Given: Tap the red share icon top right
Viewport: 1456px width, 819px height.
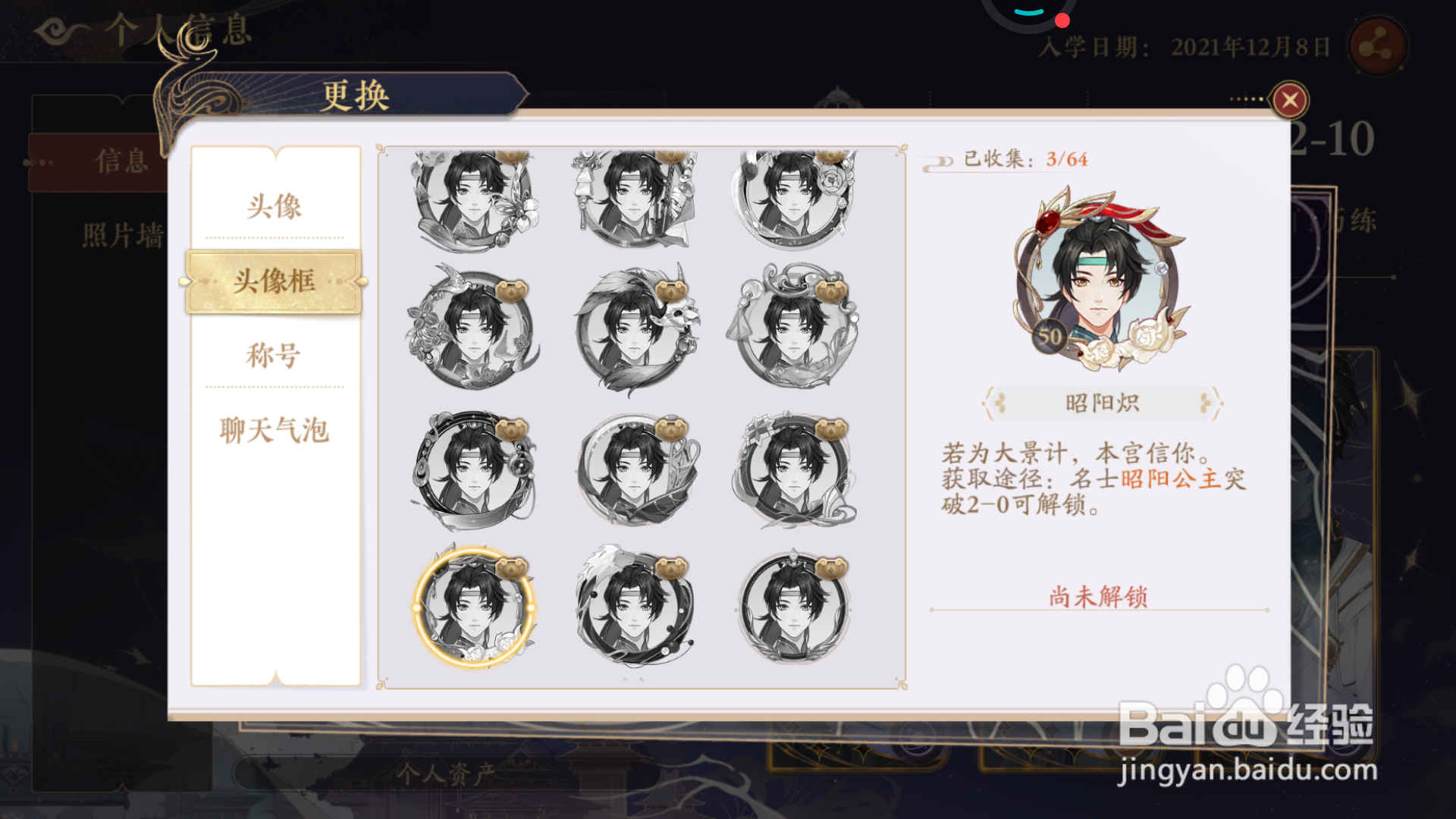Looking at the screenshot, I should click(x=1378, y=45).
